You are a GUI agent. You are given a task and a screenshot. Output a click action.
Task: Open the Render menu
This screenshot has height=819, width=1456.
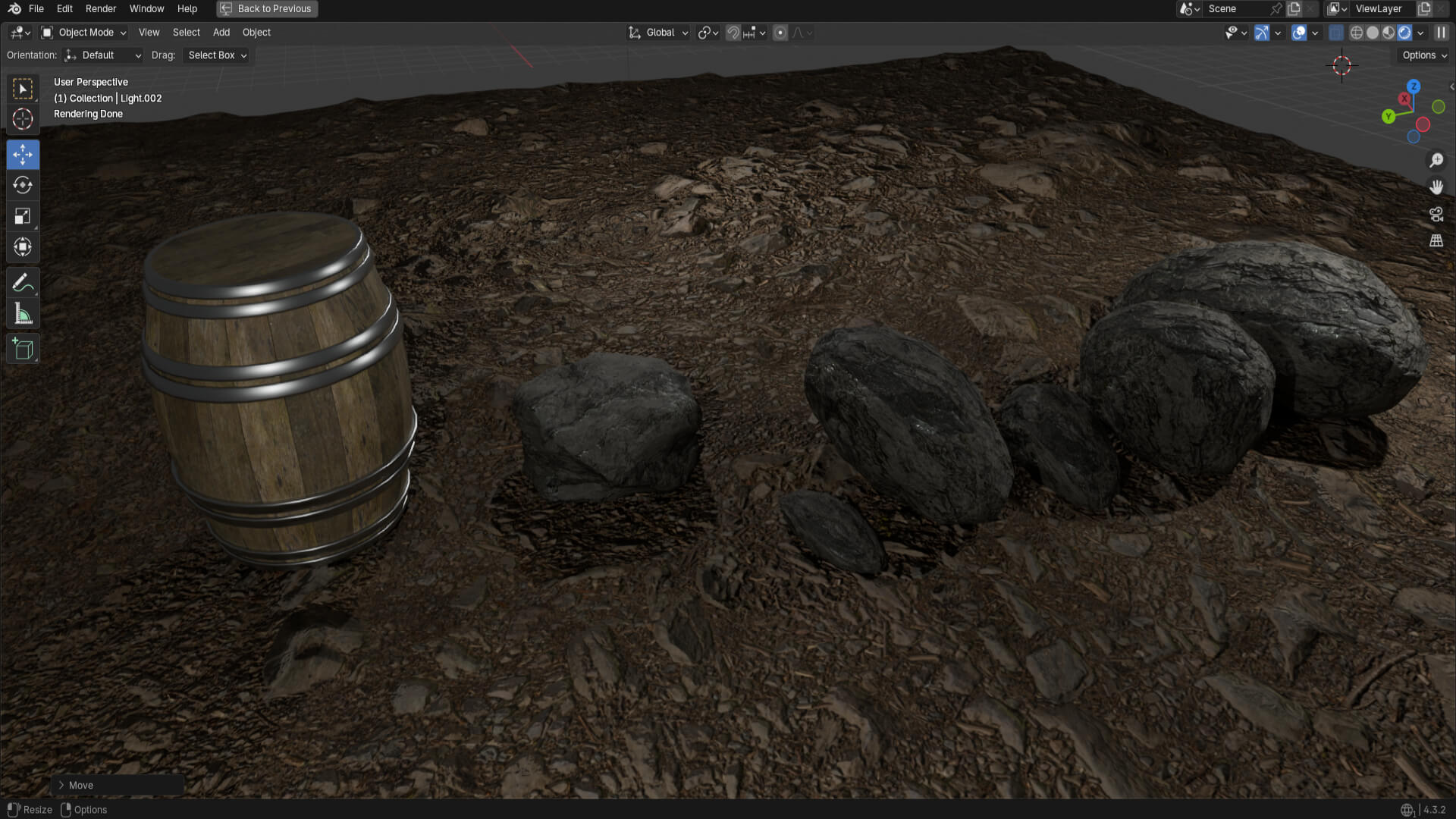click(x=101, y=9)
